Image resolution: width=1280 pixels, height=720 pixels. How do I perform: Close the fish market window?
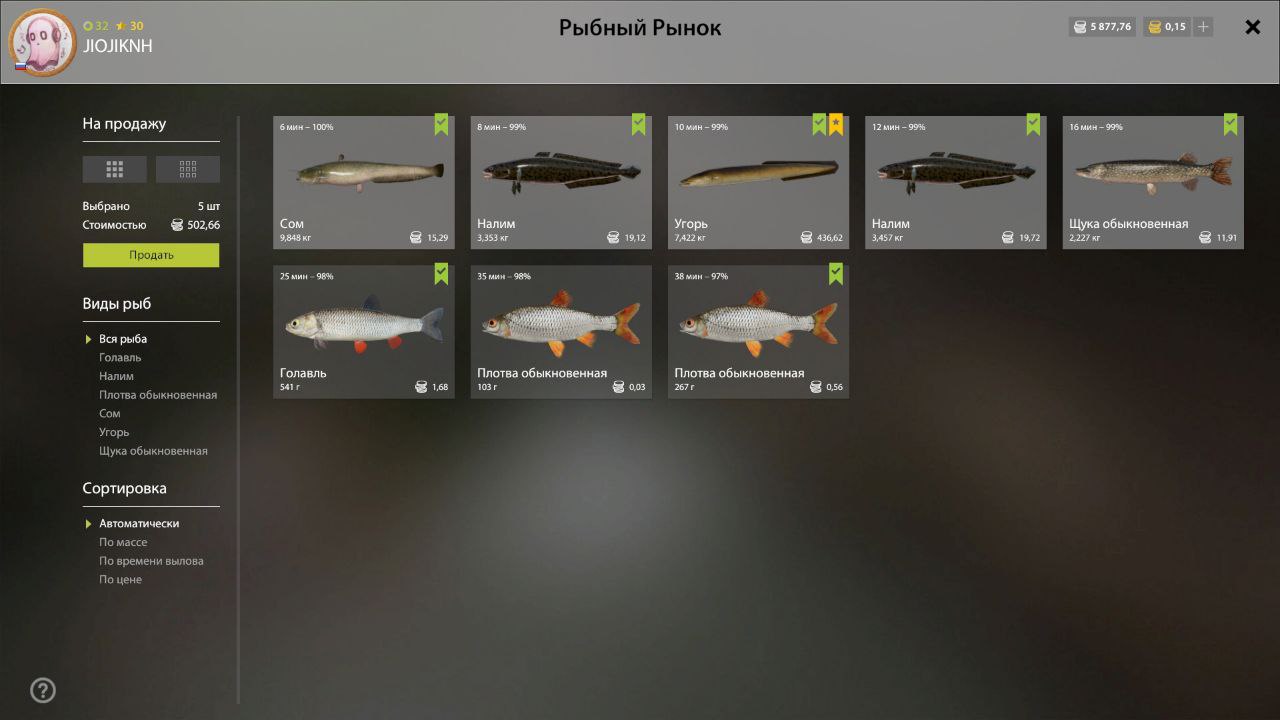(x=1252, y=27)
